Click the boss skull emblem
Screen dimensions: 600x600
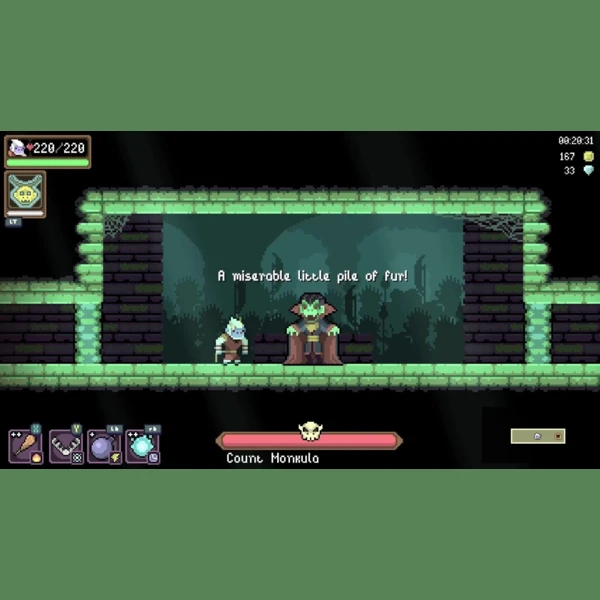310,433
